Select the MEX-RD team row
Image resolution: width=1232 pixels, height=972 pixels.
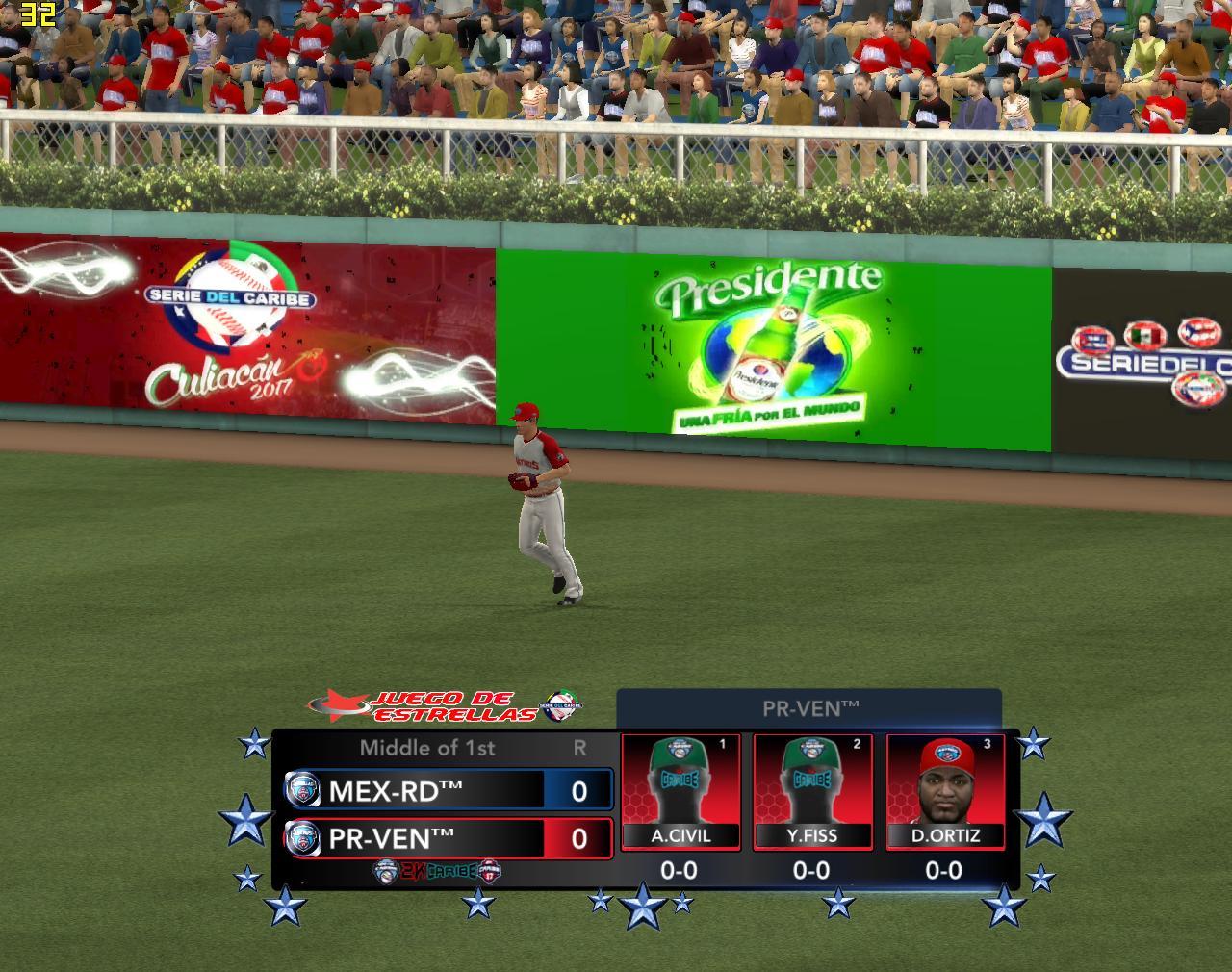[x=449, y=790]
